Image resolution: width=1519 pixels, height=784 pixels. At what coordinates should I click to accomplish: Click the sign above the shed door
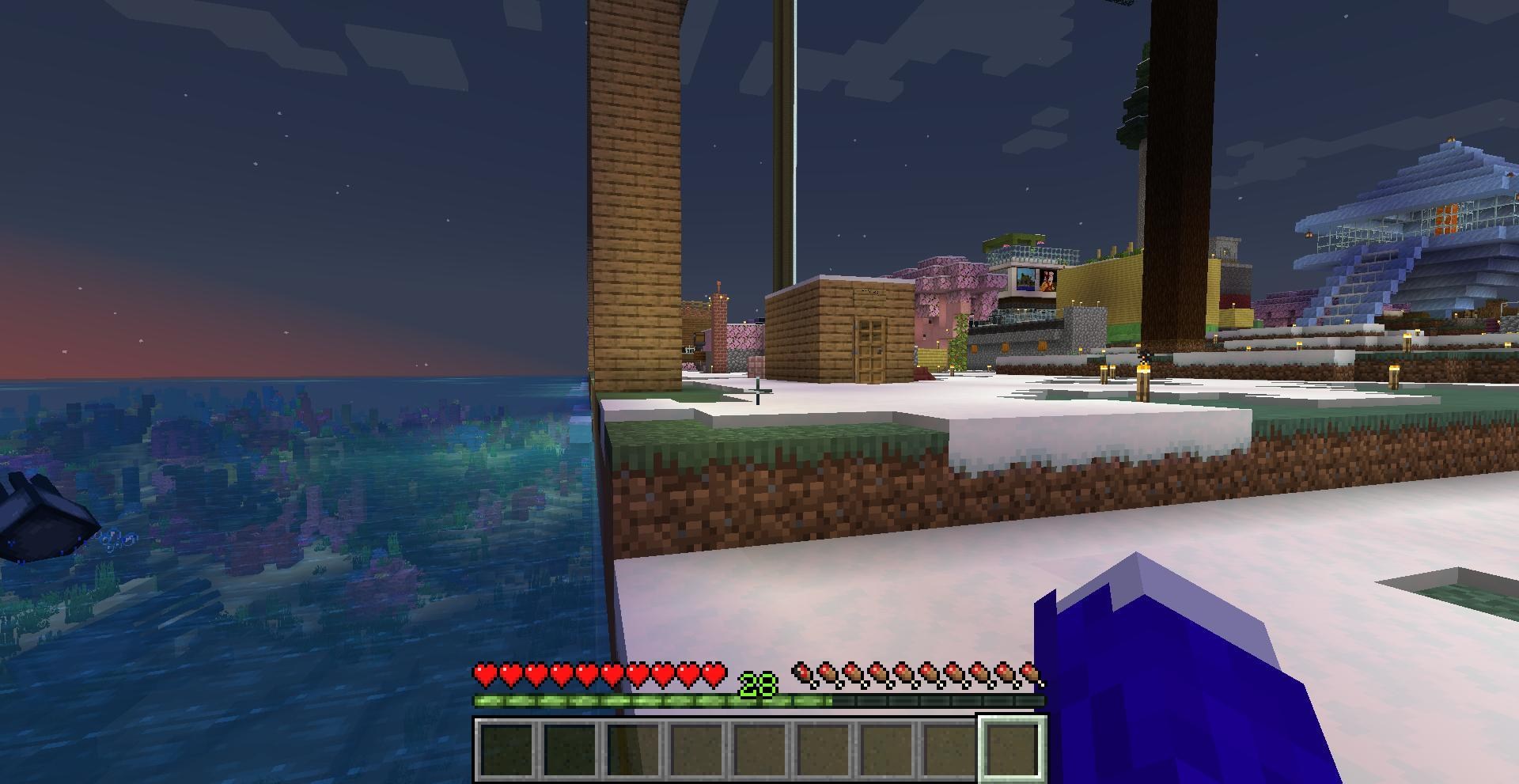870,290
